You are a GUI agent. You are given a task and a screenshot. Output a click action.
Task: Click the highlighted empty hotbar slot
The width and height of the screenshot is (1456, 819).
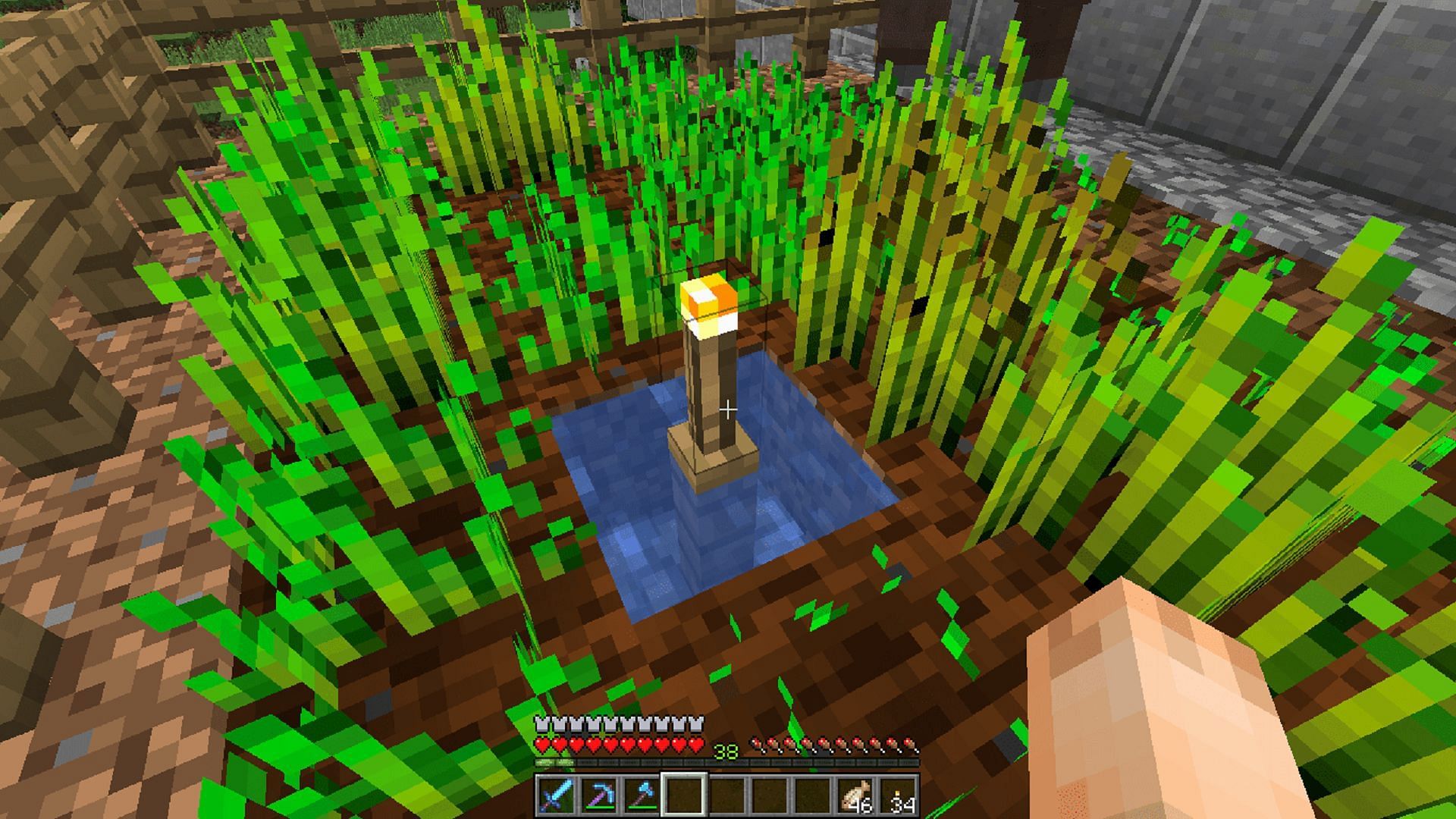click(684, 795)
